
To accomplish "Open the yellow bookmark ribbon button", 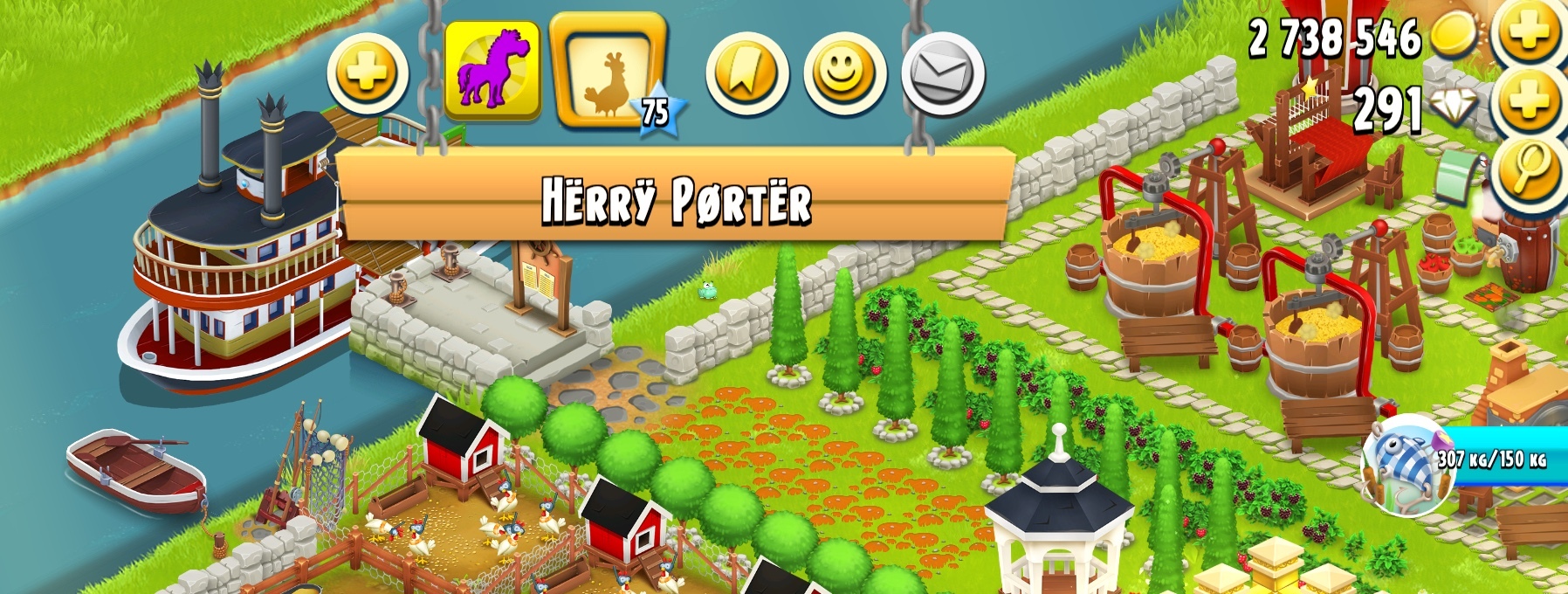I will click(x=746, y=75).
